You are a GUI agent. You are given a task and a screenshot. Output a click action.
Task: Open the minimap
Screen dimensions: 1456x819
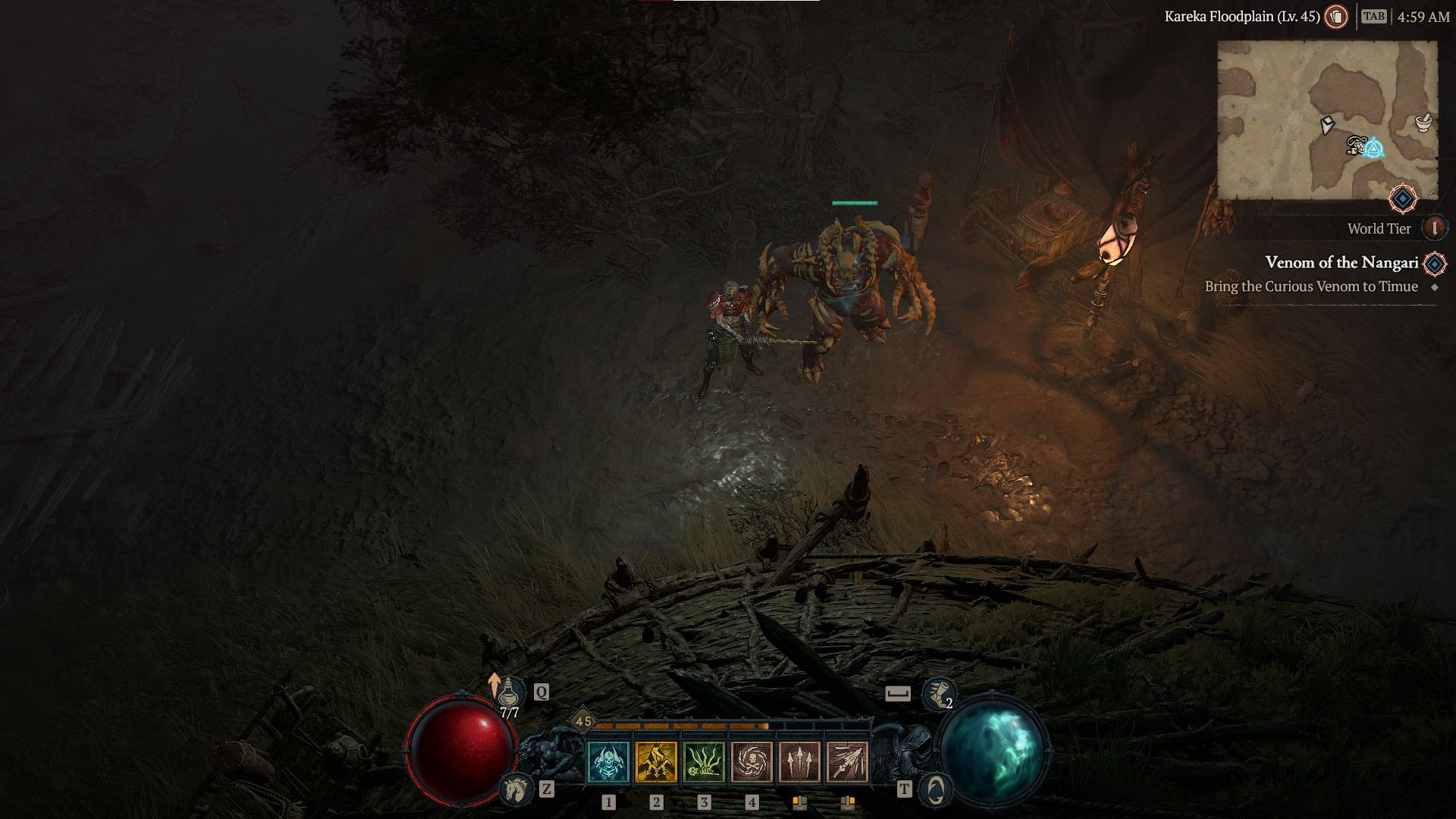click(1327, 120)
